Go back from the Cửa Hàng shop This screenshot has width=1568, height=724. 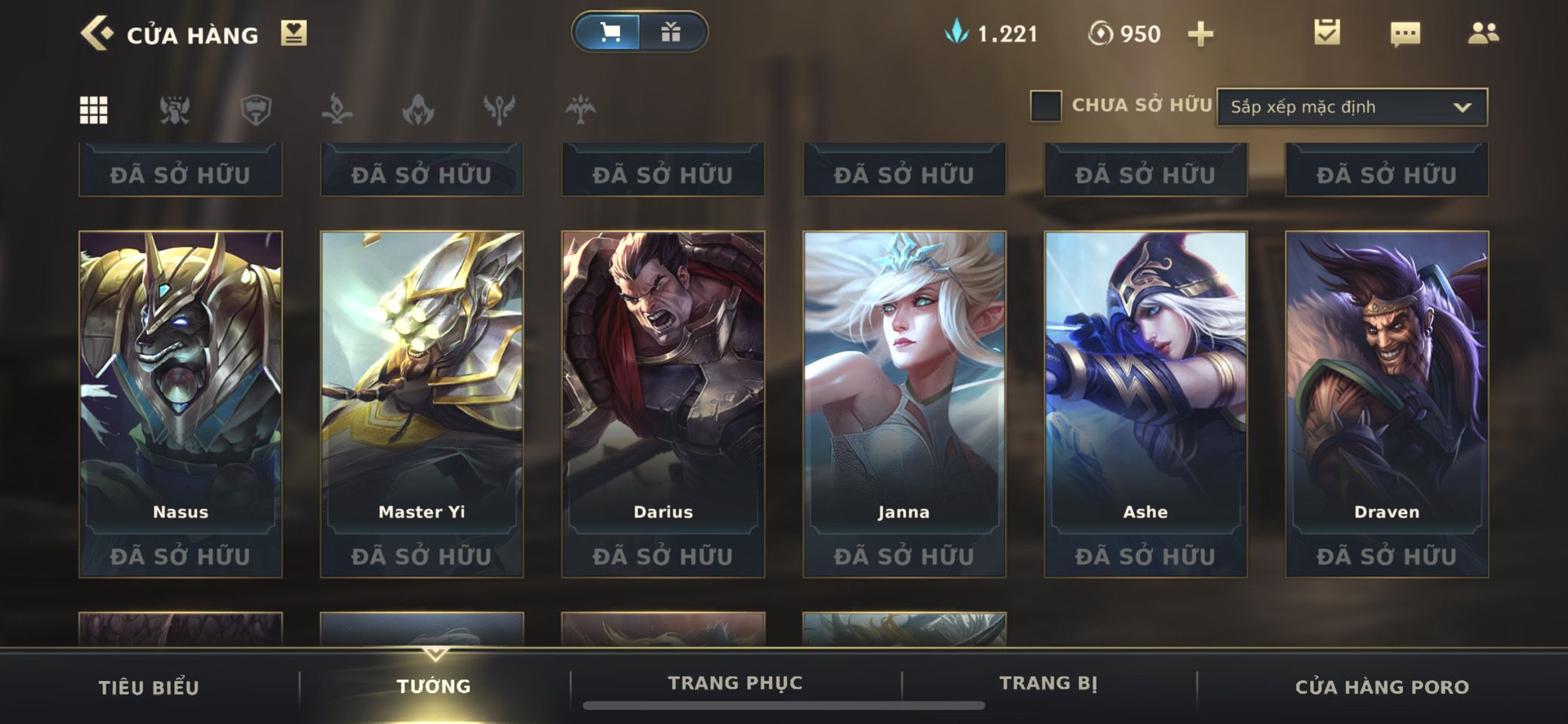pos(97,34)
